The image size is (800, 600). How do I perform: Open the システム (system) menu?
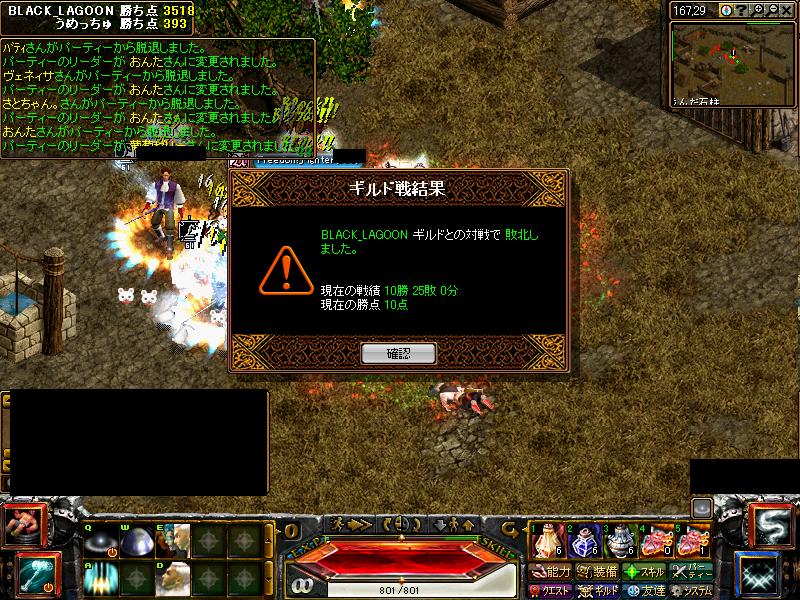pos(692,590)
